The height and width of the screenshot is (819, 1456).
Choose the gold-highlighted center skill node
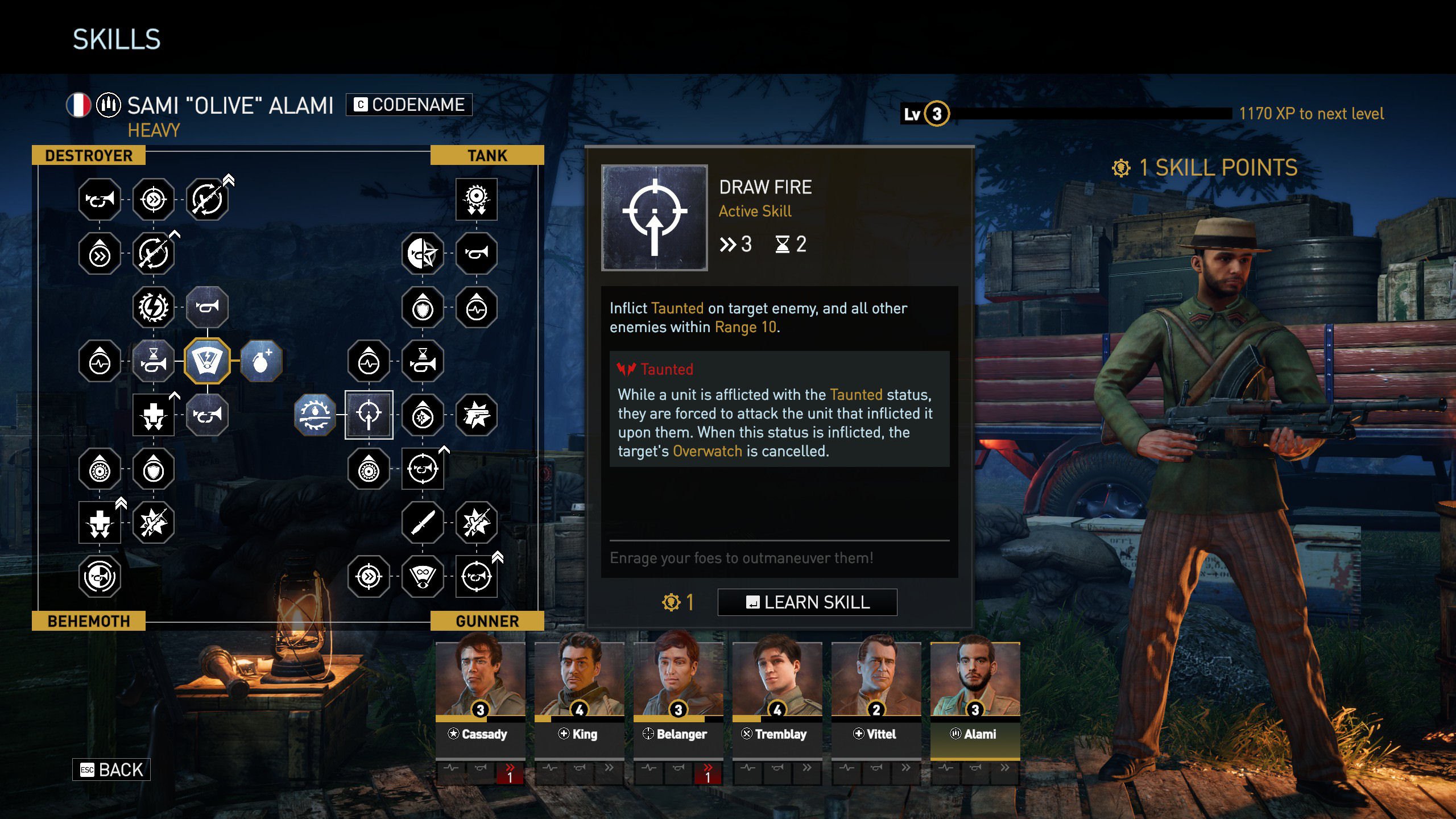[x=207, y=361]
